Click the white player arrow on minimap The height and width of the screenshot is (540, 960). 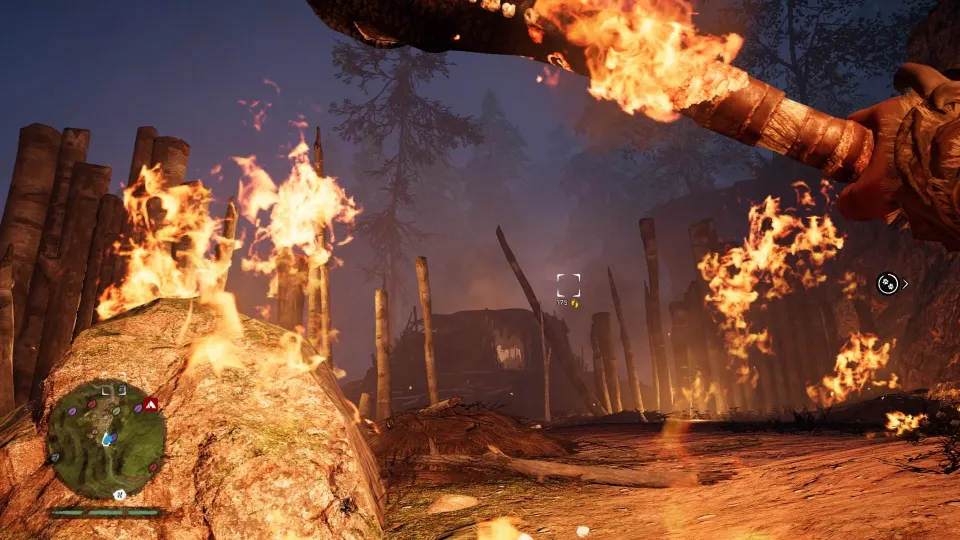pyautogui.click(x=106, y=440)
